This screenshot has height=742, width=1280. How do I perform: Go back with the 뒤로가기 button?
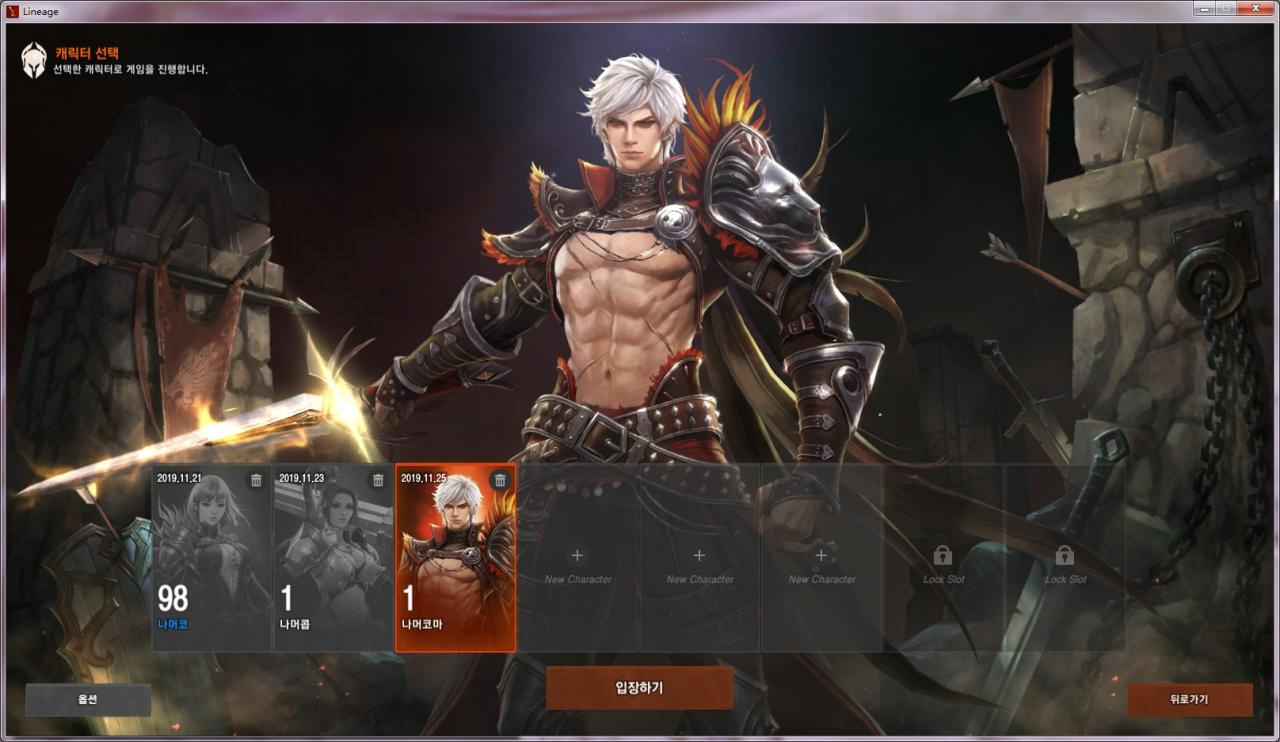pos(1189,700)
